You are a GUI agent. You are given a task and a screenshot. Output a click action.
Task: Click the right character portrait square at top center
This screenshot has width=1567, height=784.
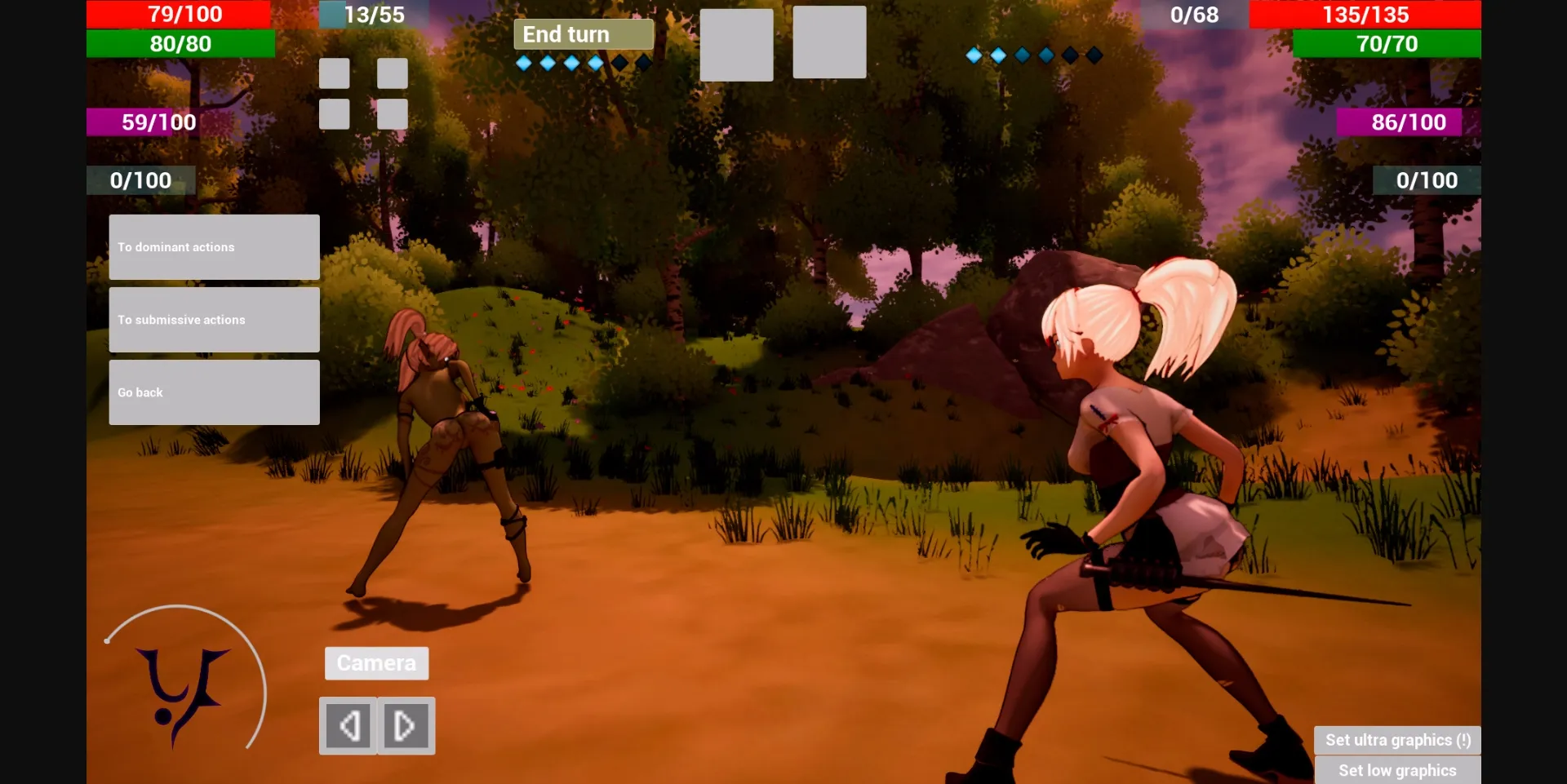coord(828,42)
